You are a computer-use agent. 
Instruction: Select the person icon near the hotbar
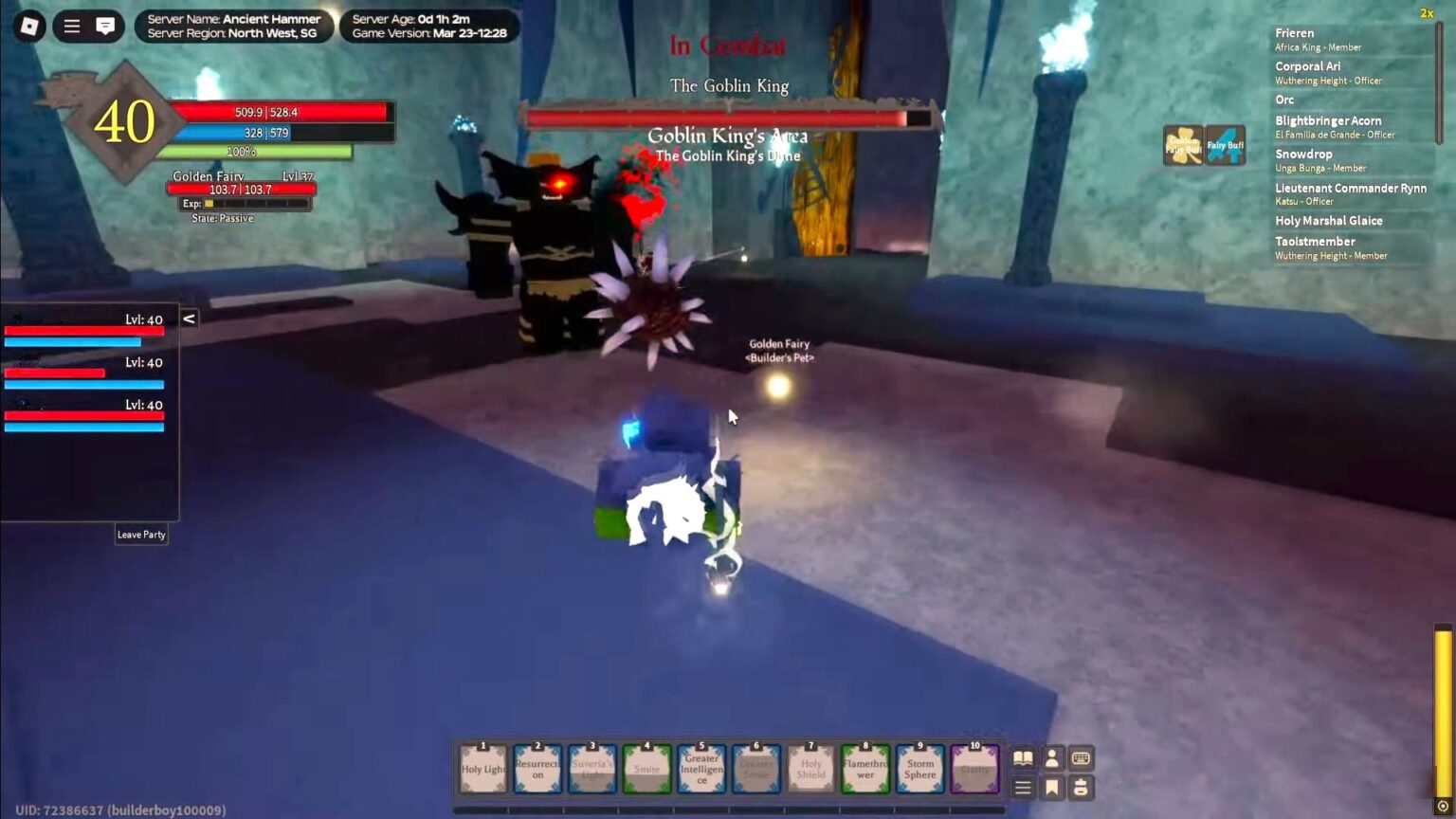(1051, 758)
